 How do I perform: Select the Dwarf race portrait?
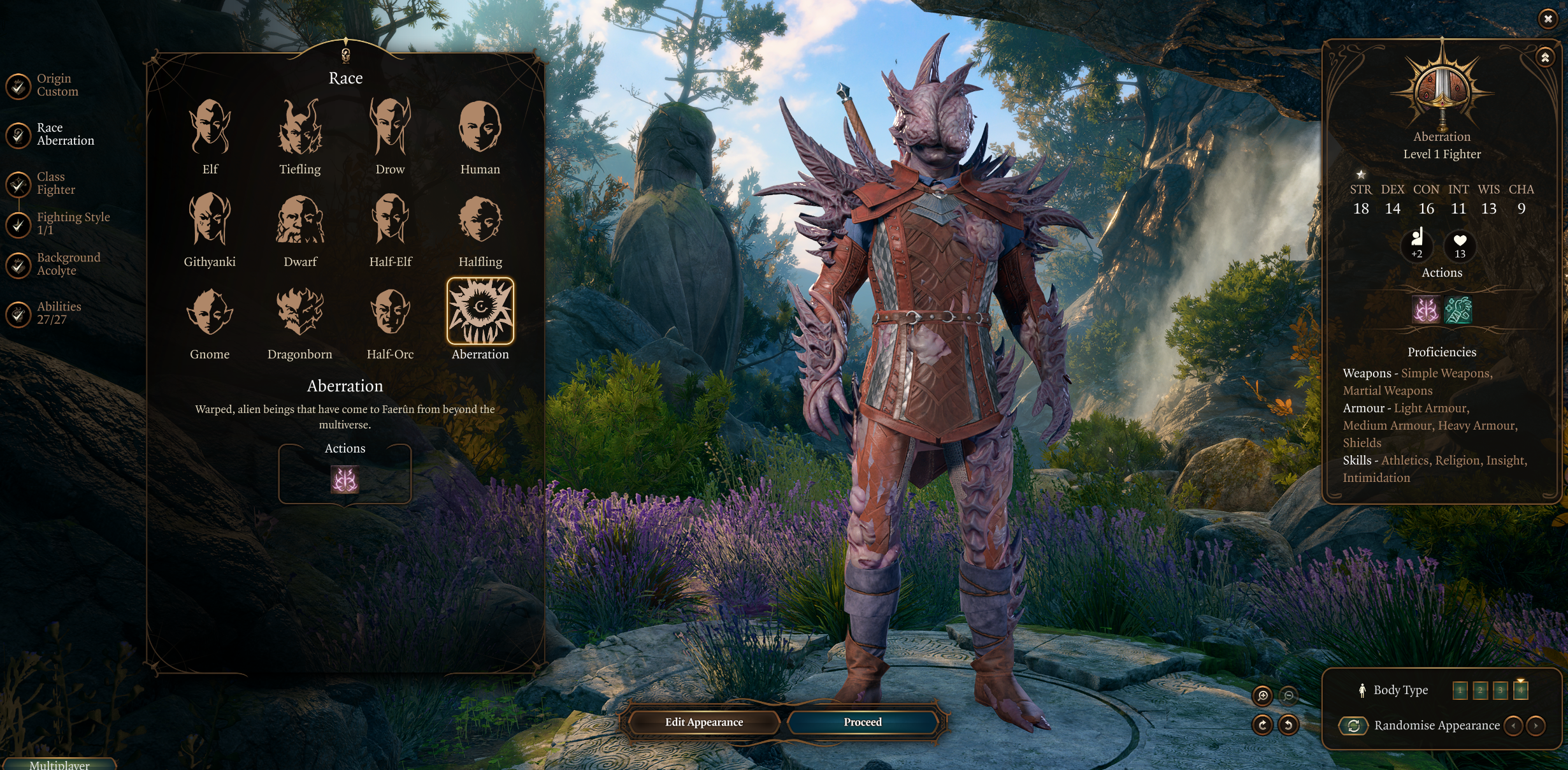(299, 220)
